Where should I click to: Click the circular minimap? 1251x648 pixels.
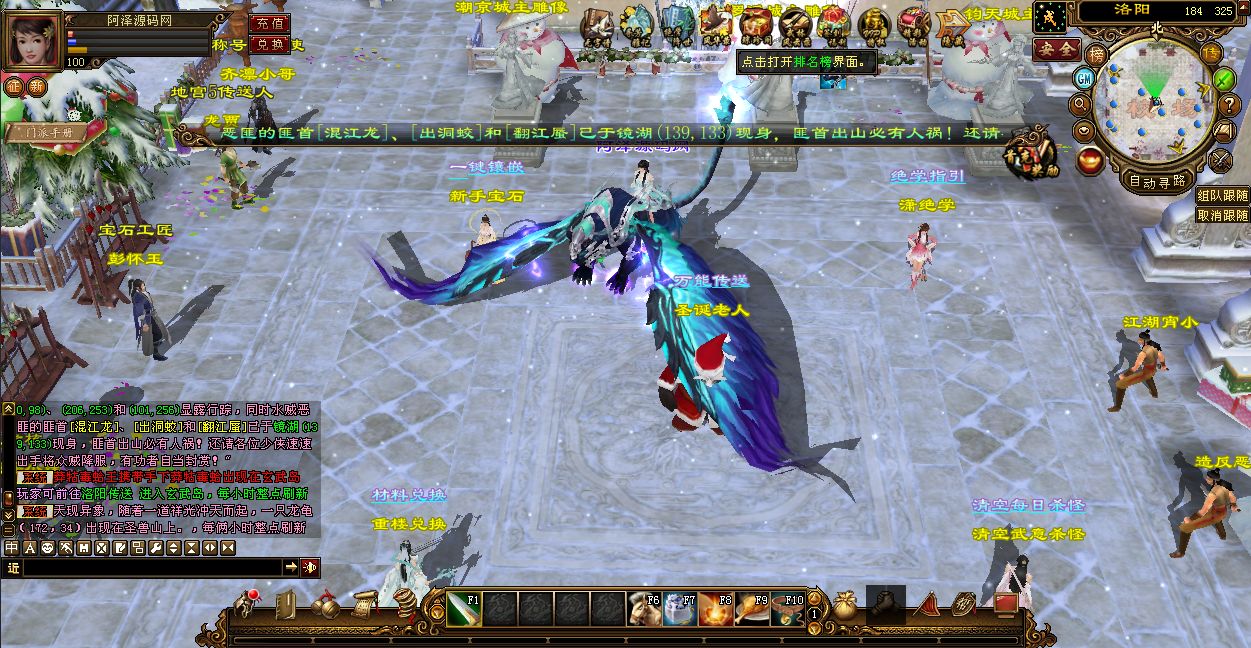1154,105
